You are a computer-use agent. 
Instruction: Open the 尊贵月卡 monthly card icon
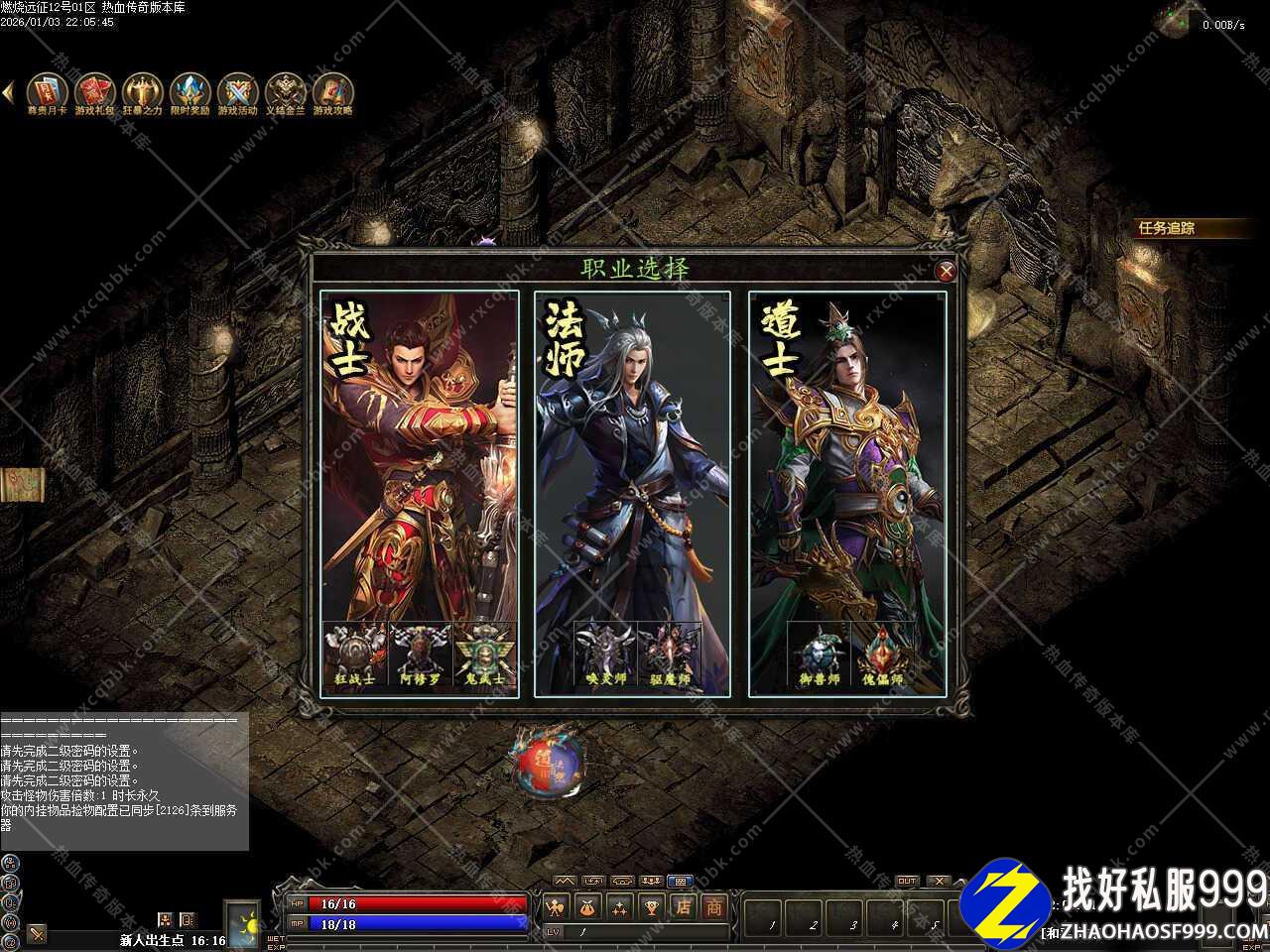[47, 92]
